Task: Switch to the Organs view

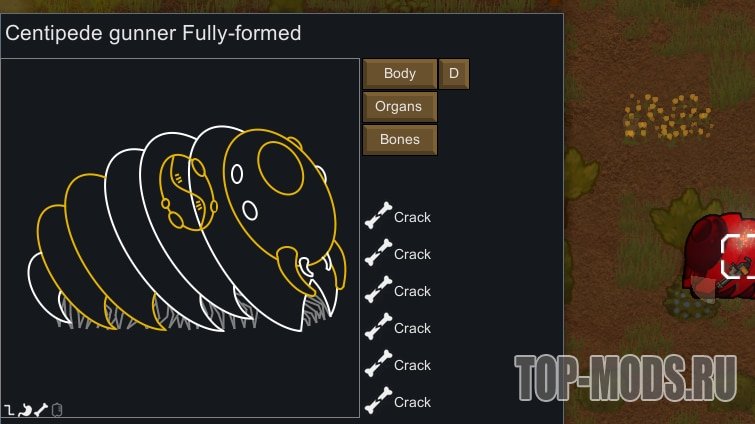Action: pos(399,106)
